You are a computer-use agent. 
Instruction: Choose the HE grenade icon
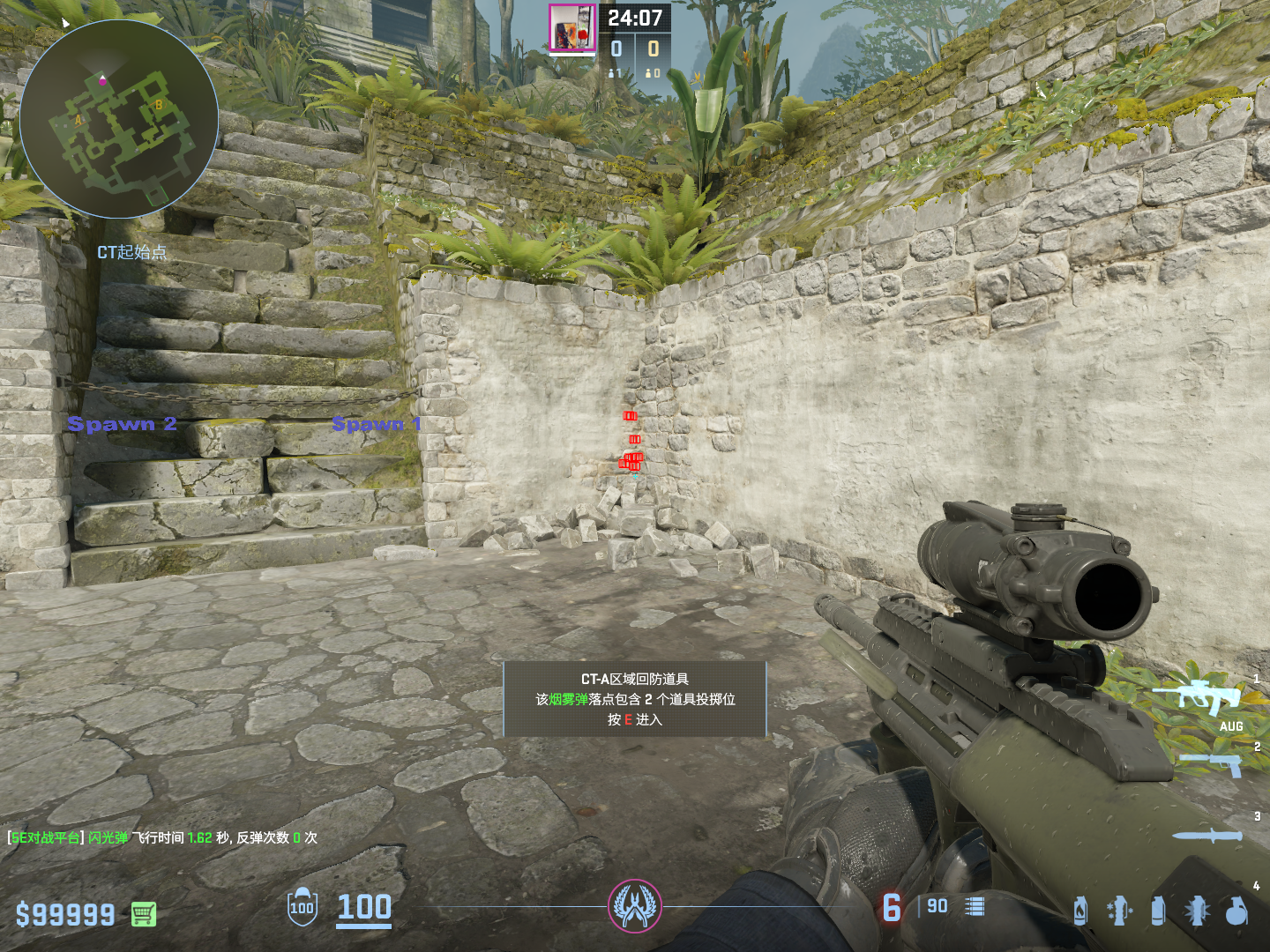pyautogui.click(x=1236, y=911)
